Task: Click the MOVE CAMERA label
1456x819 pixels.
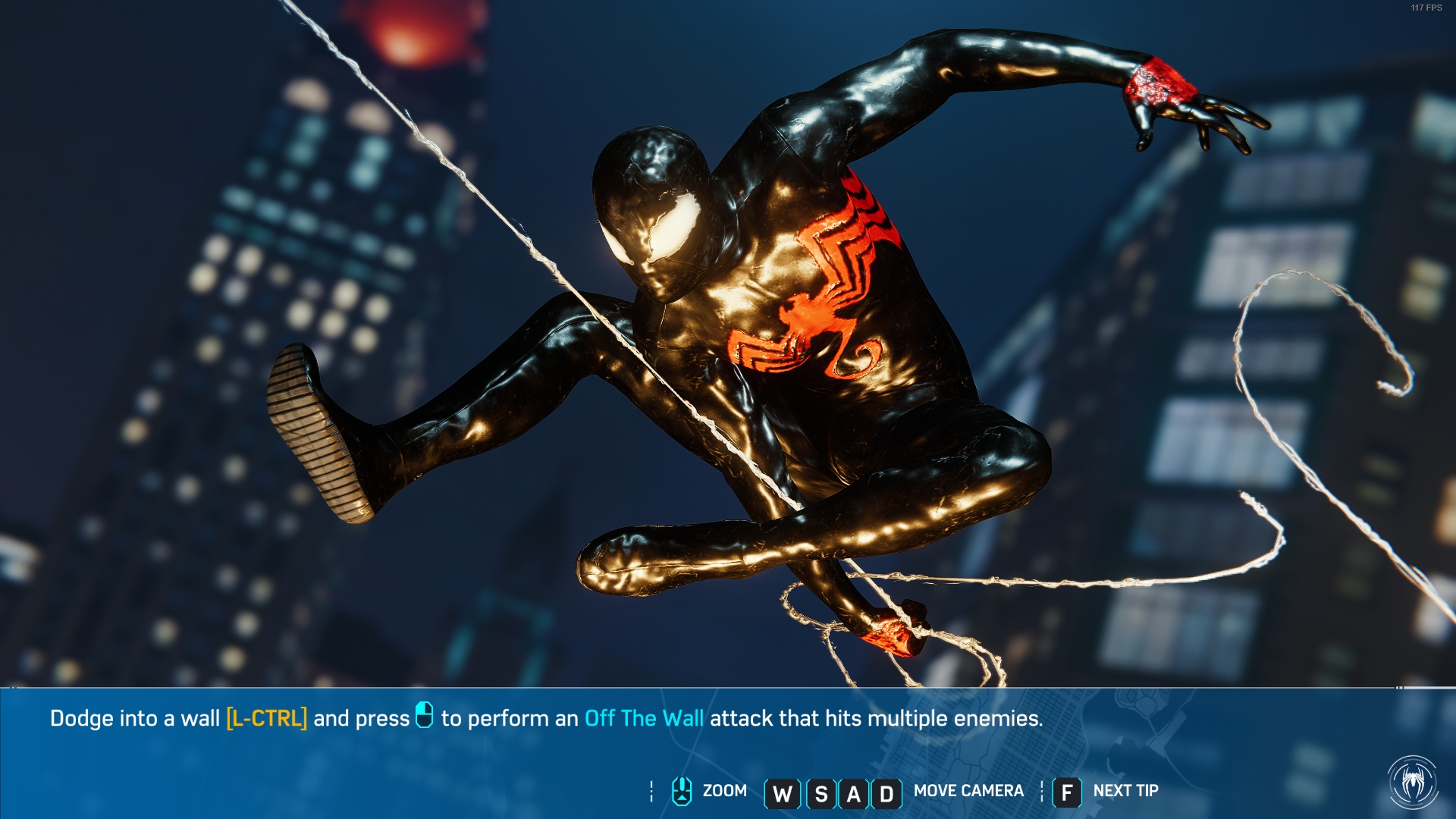Action: coord(968,790)
